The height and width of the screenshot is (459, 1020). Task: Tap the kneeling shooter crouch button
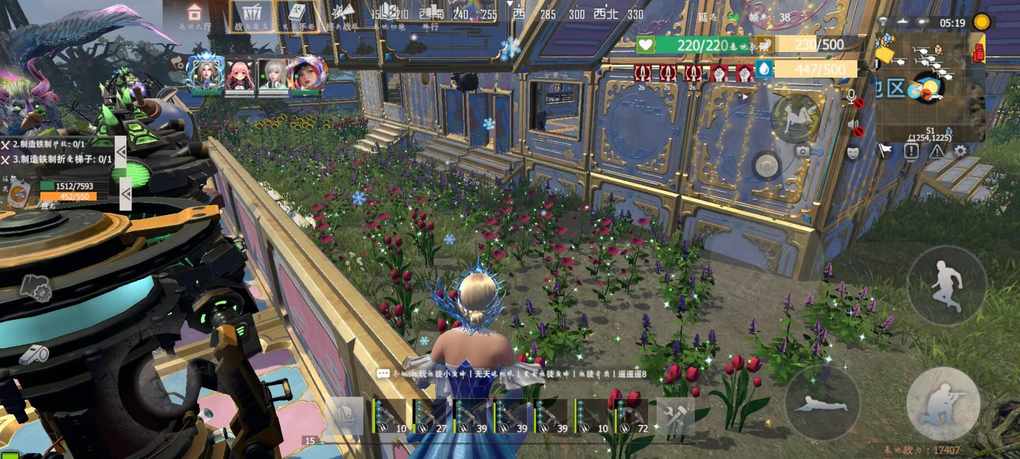point(942,402)
